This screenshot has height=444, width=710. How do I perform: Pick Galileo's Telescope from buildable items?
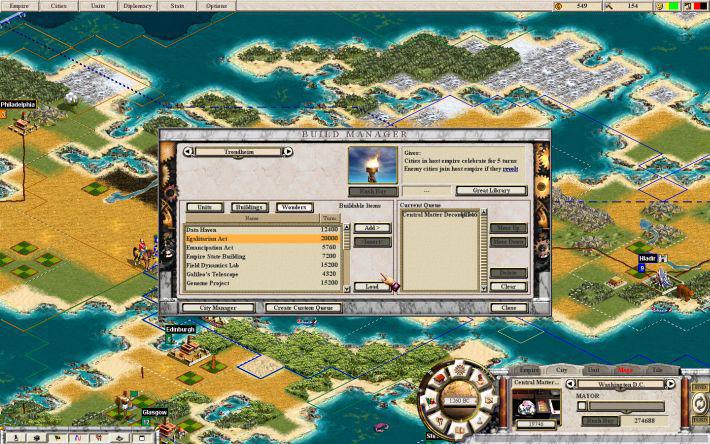click(x=252, y=275)
